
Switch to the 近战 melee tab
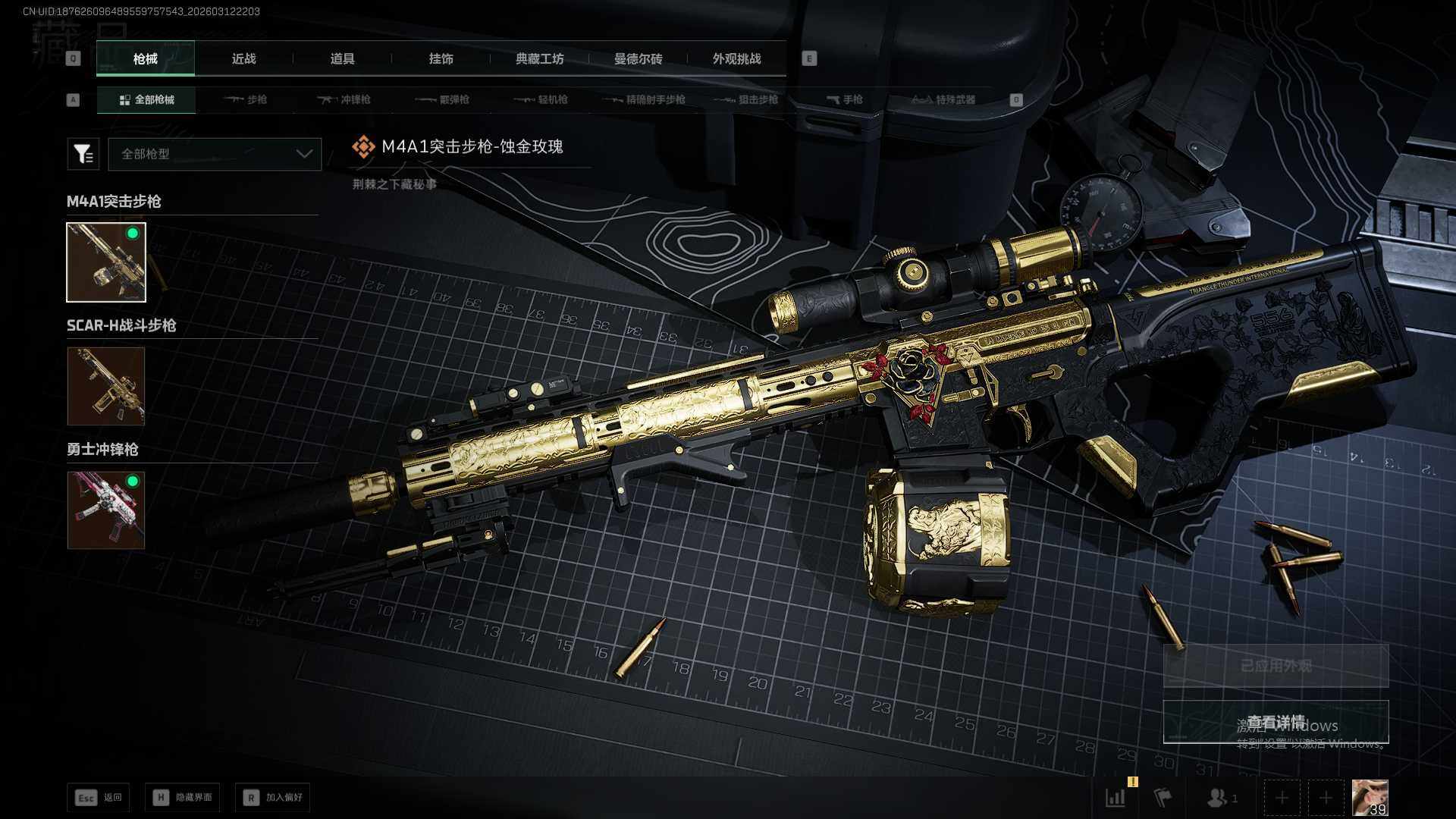[x=243, y=58]
